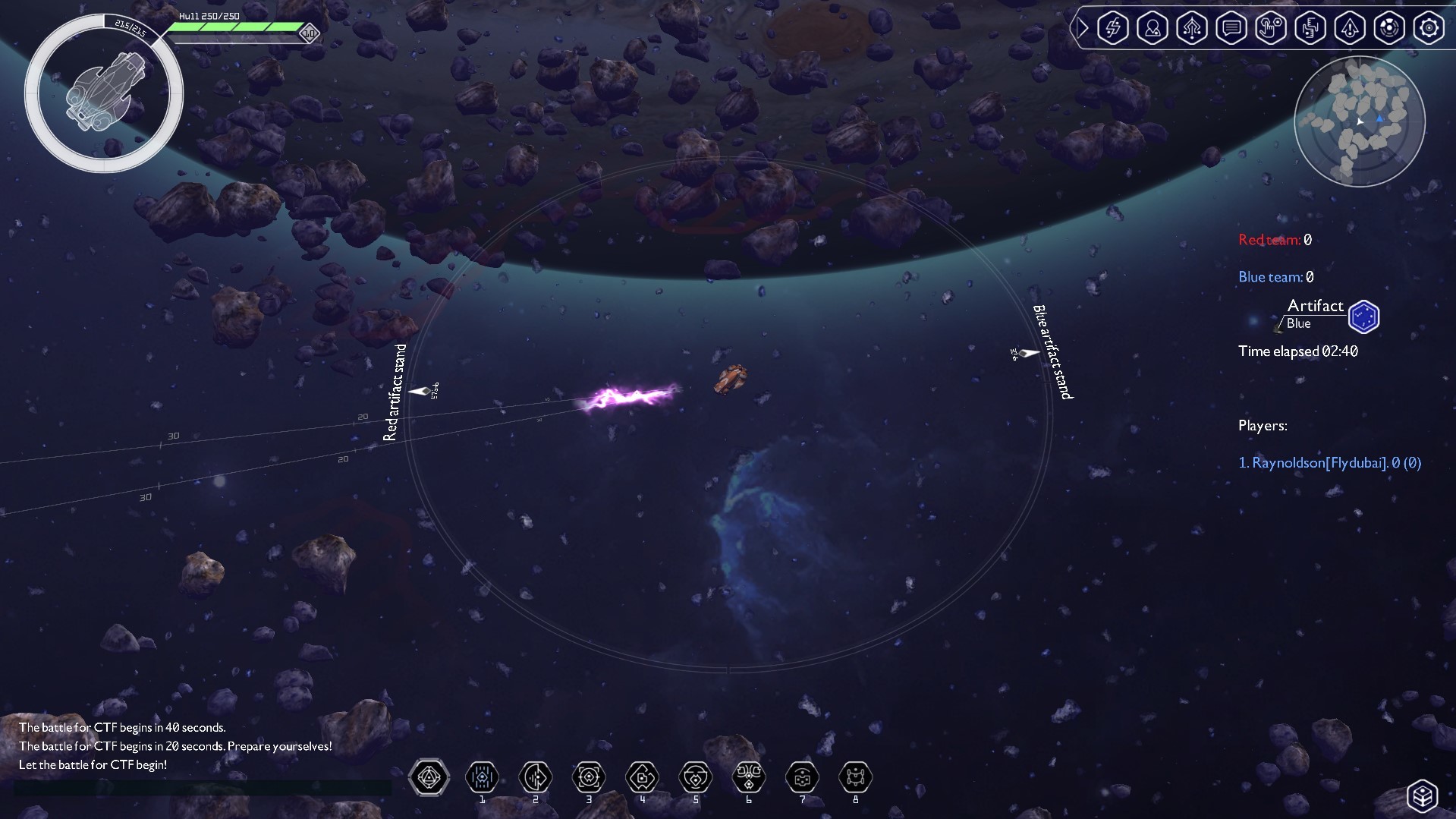Select the lightning ability icon in top toolbar
This screenshot has height=819, width=1456.
point(1113,27)
